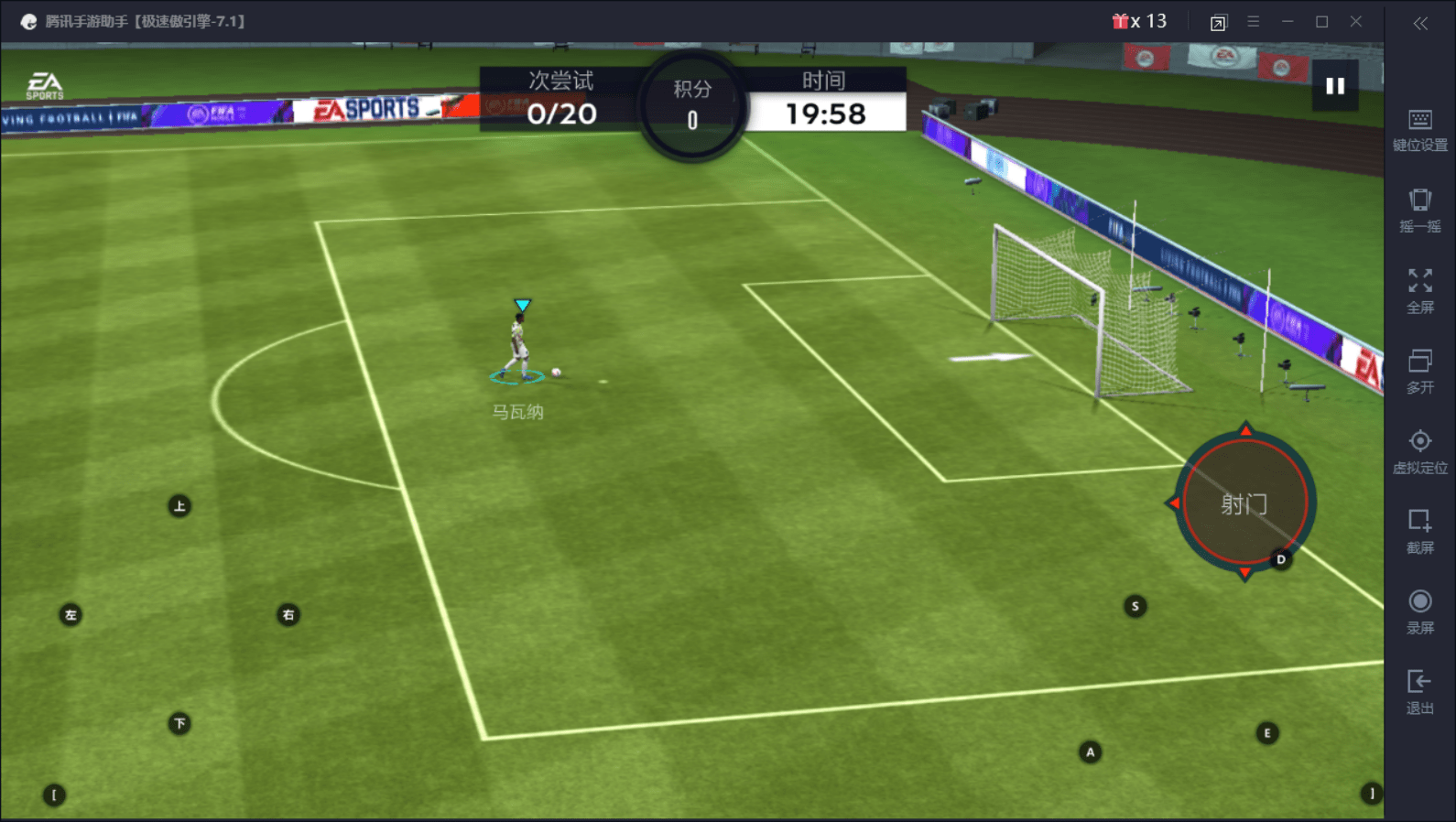Switch to 全屏 fullscreen mode

[x=1419, y=291]
